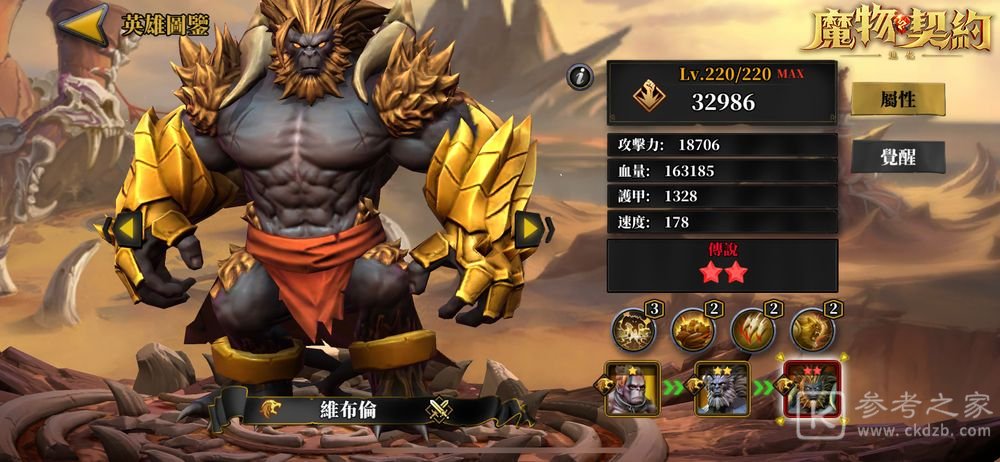View the previous hero with left arrow
The height and width of the screenshot is (462, 1000).
[125, 228]
